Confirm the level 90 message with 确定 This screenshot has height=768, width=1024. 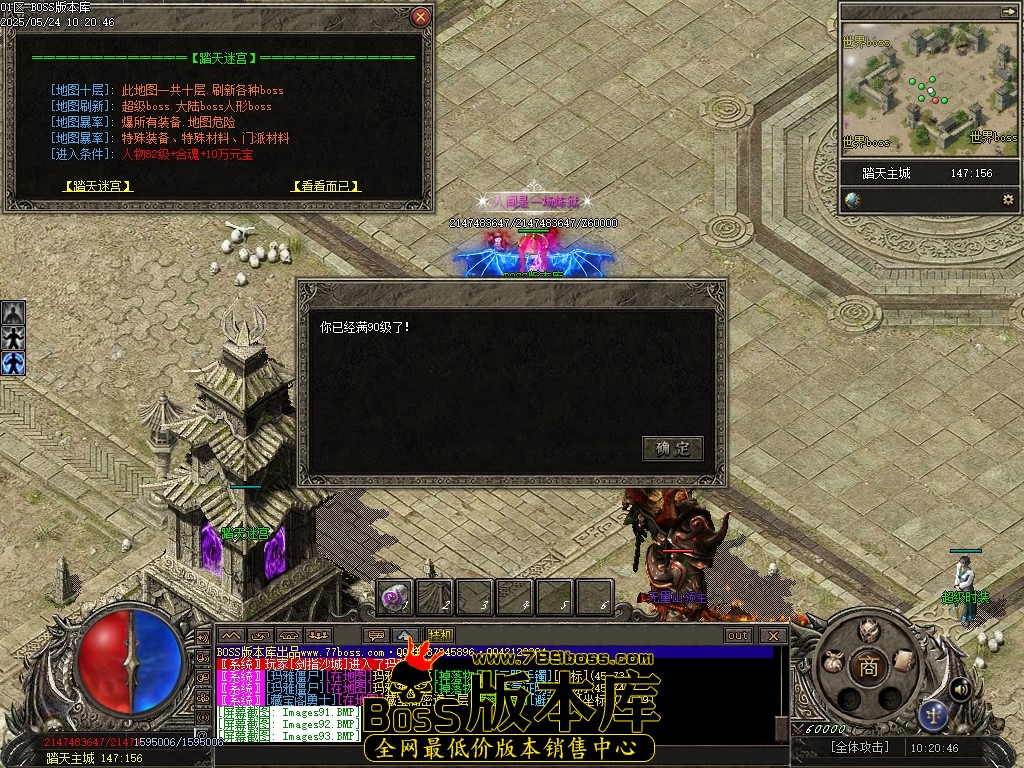click(672, 448)
